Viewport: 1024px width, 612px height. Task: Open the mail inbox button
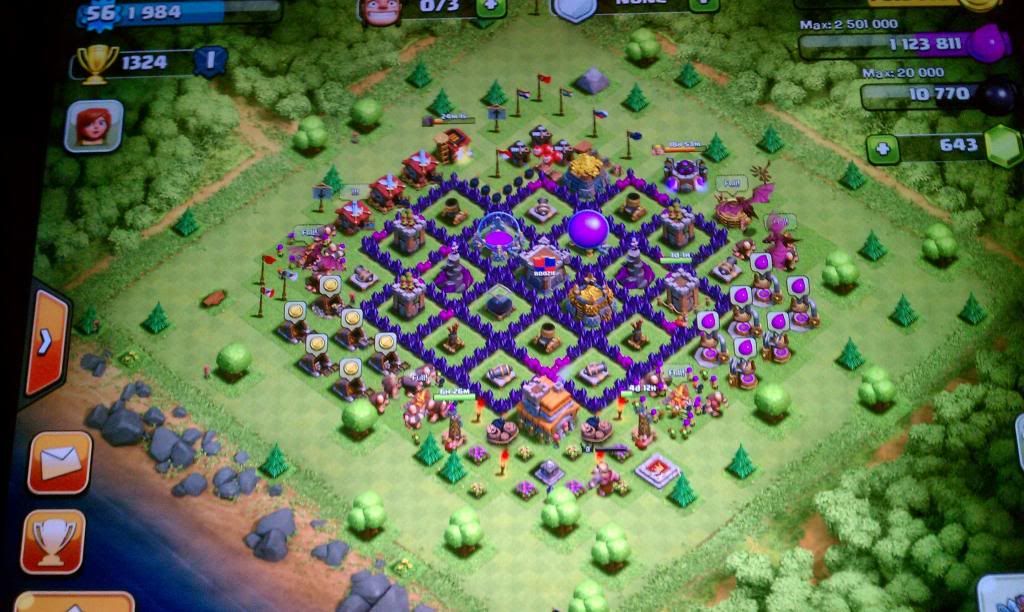click(60, 462)
